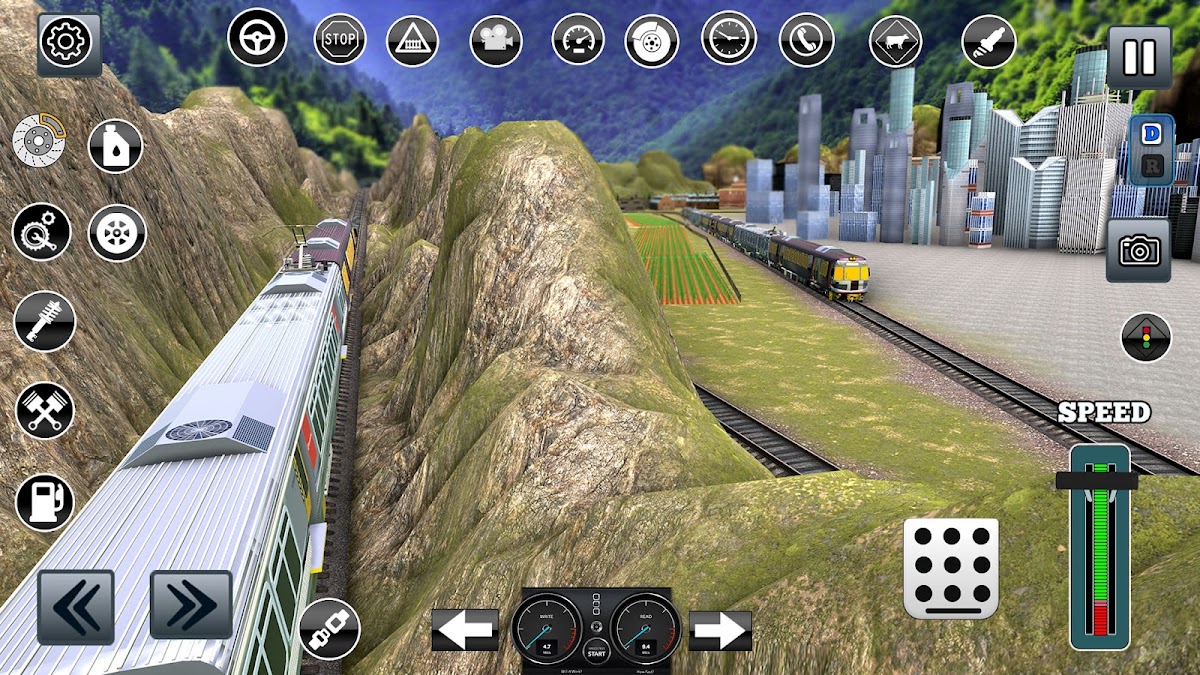This screenshot has width=1200, height=675.
Task: Take a screenshot with the camera button
Action: (x=1138, y=251)
